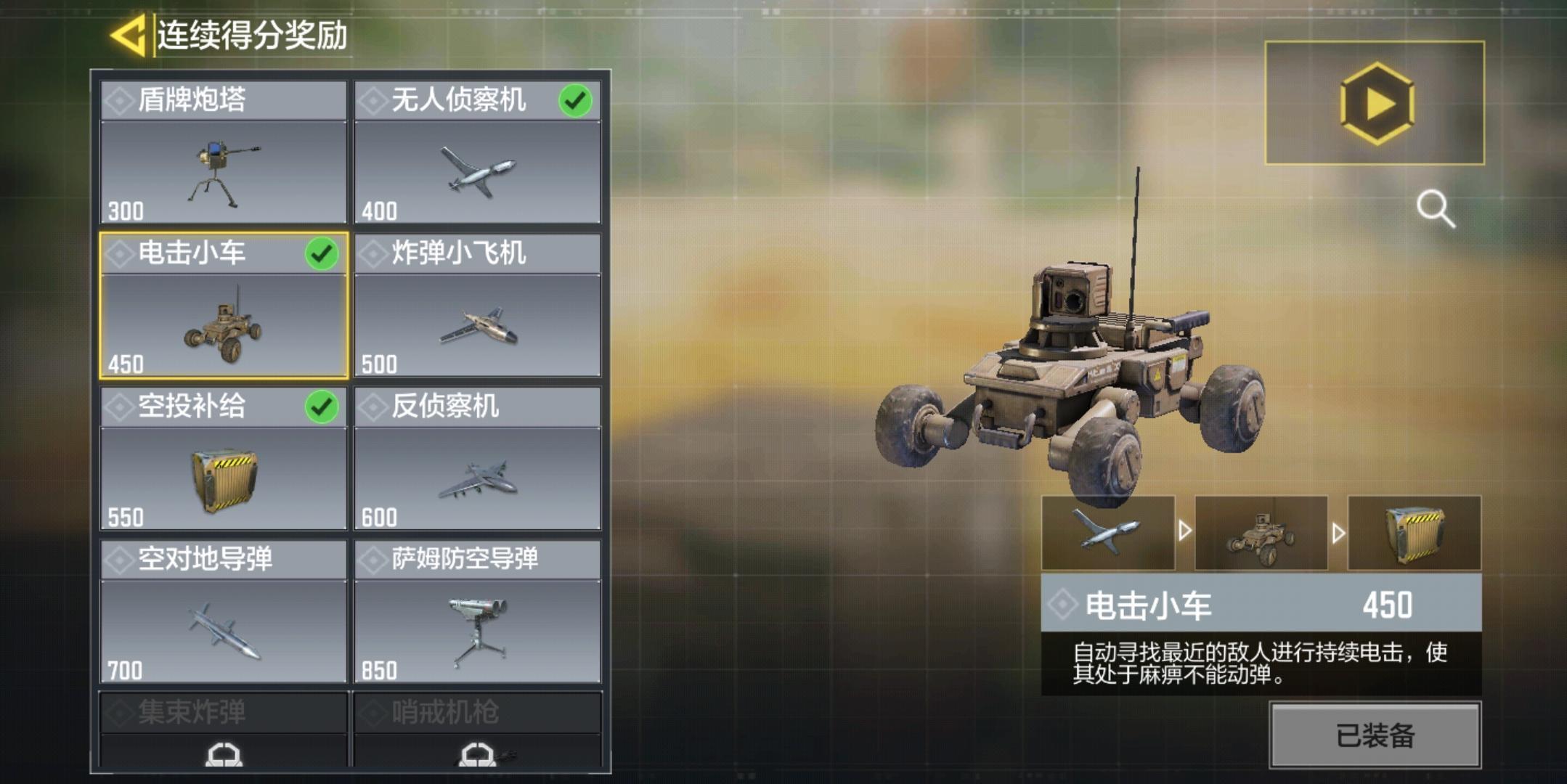Choose the 反侦察机 scorestreak card

tap(477, 459)
